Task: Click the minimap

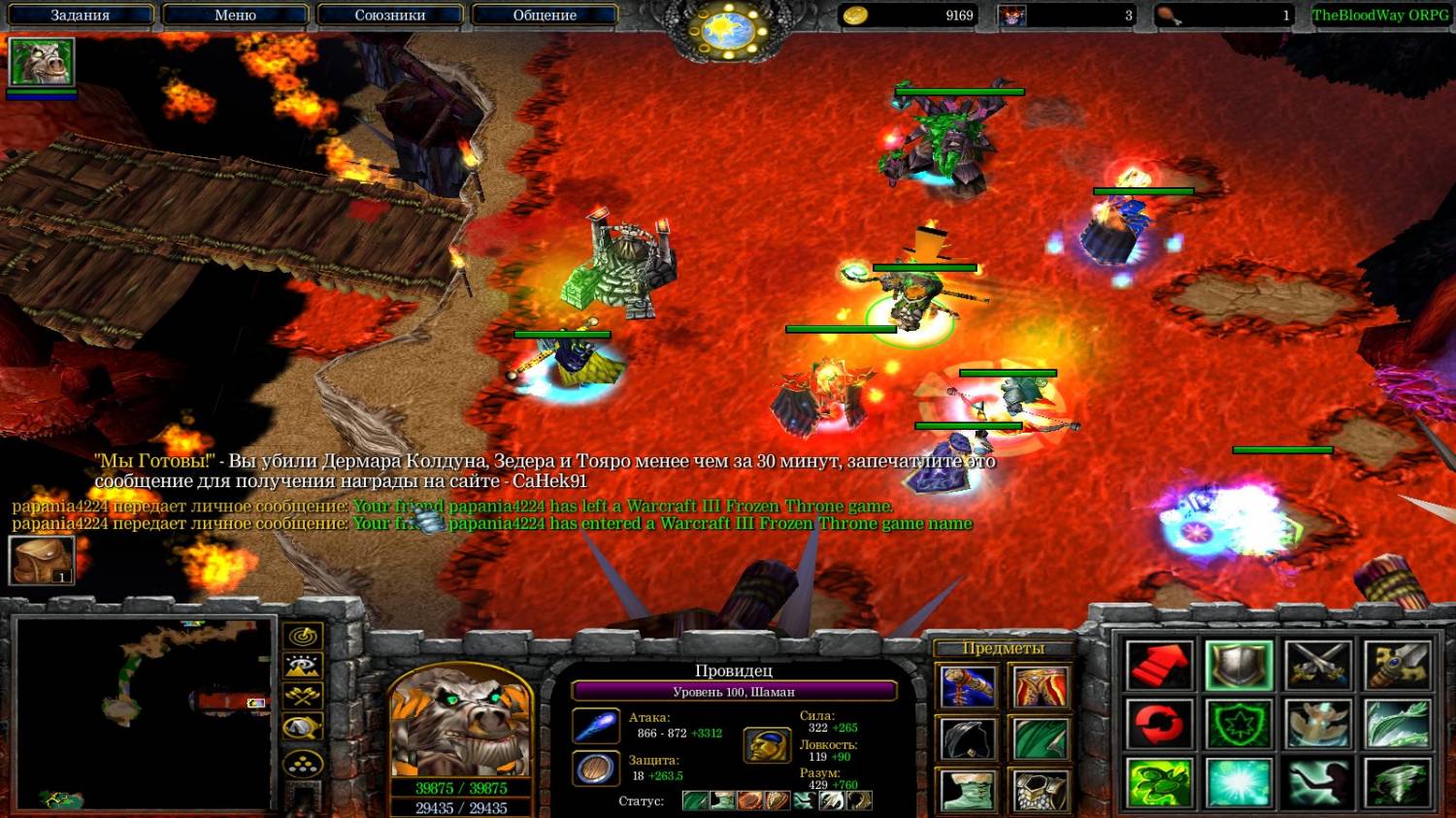Action: [x=144, y=714]
